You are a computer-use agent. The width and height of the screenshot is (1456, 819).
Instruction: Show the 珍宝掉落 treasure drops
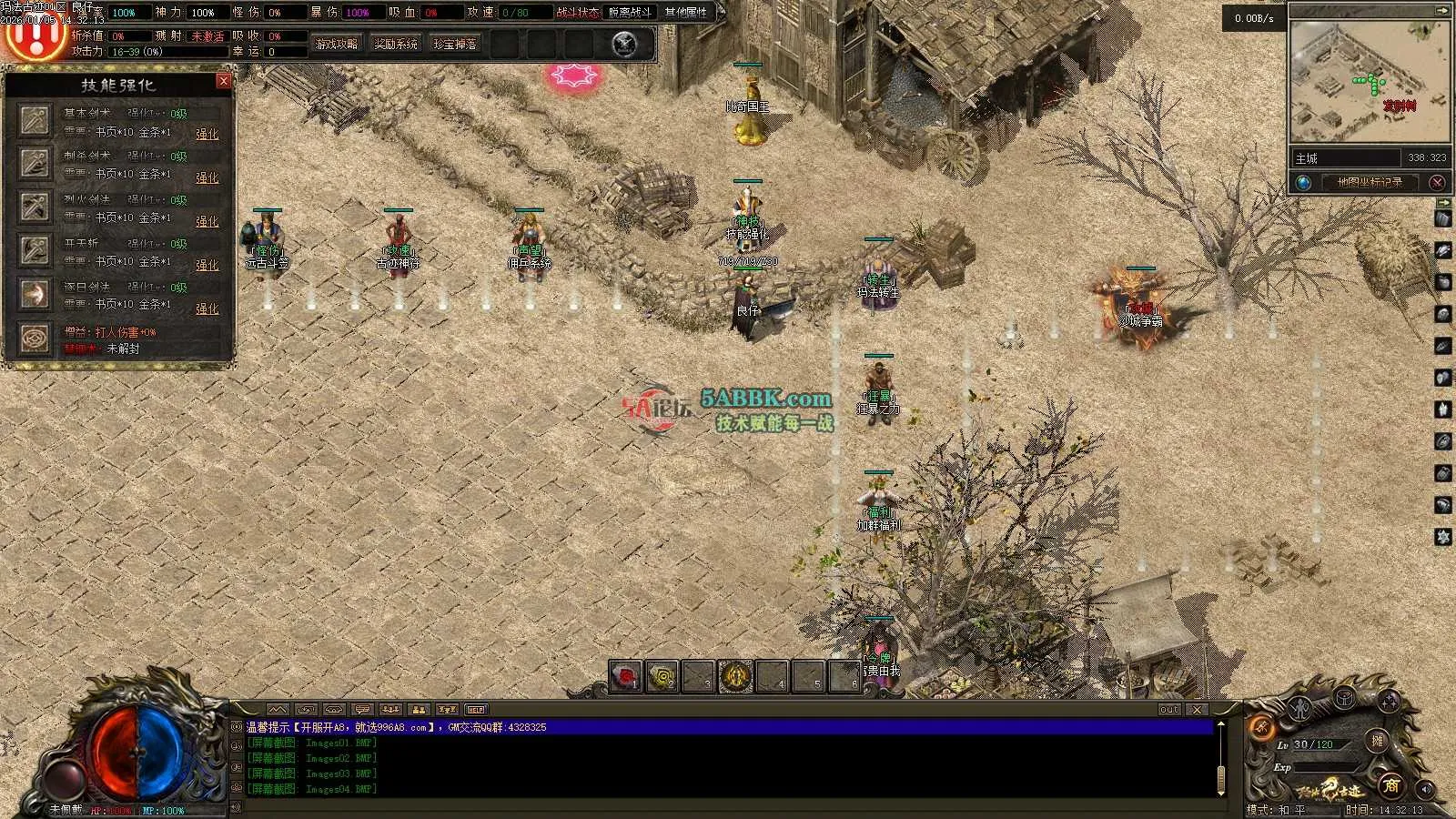coord(455,44)
